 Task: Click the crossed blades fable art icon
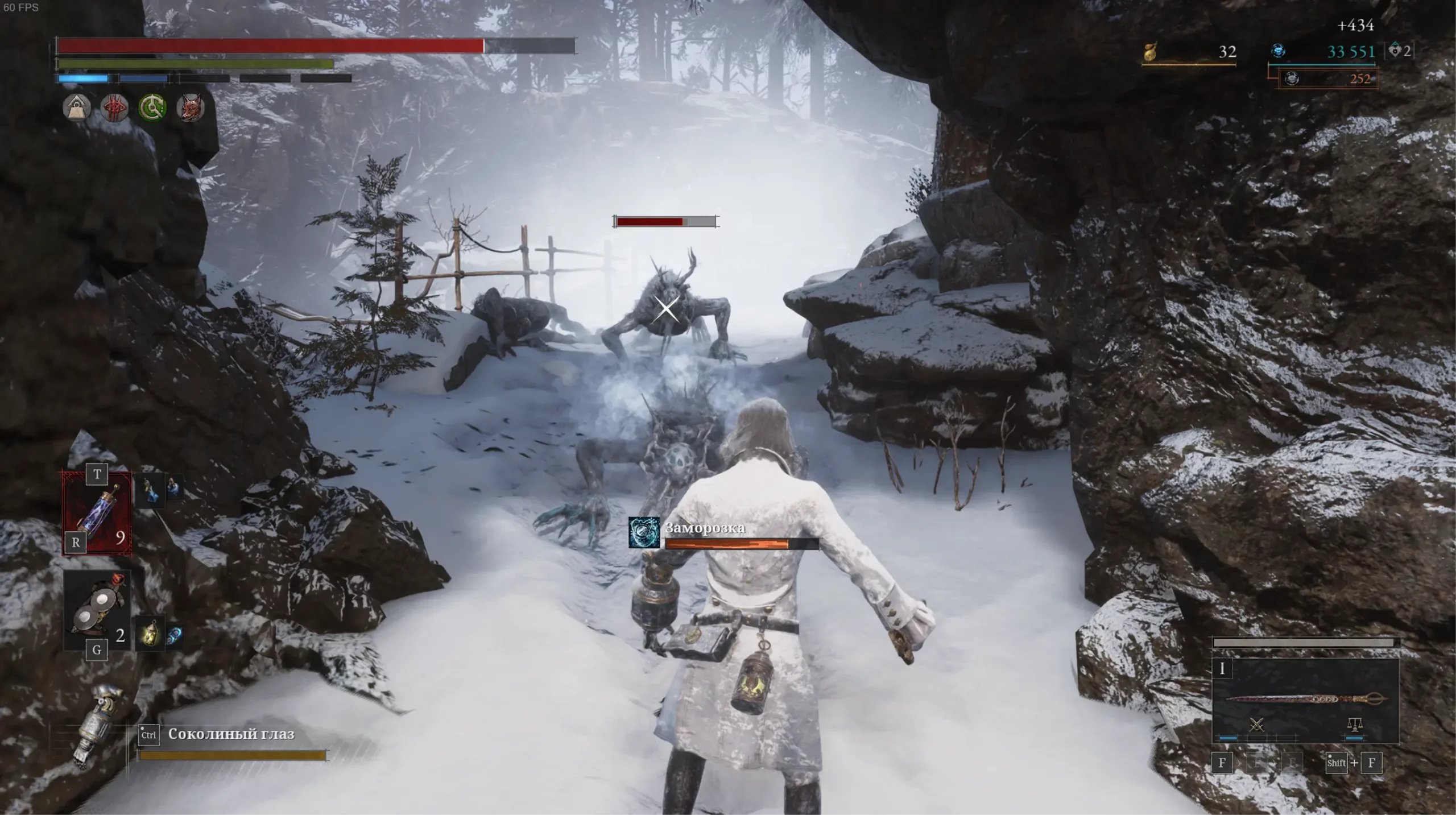click(x=1256, y=725)
